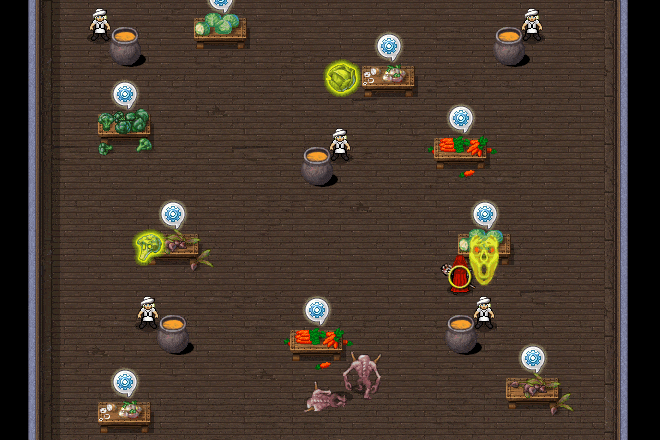This screenshot has width=660, height=440.
Task: Activate the gear bubble over the glowing ghost face
Action: pos(485,214)
